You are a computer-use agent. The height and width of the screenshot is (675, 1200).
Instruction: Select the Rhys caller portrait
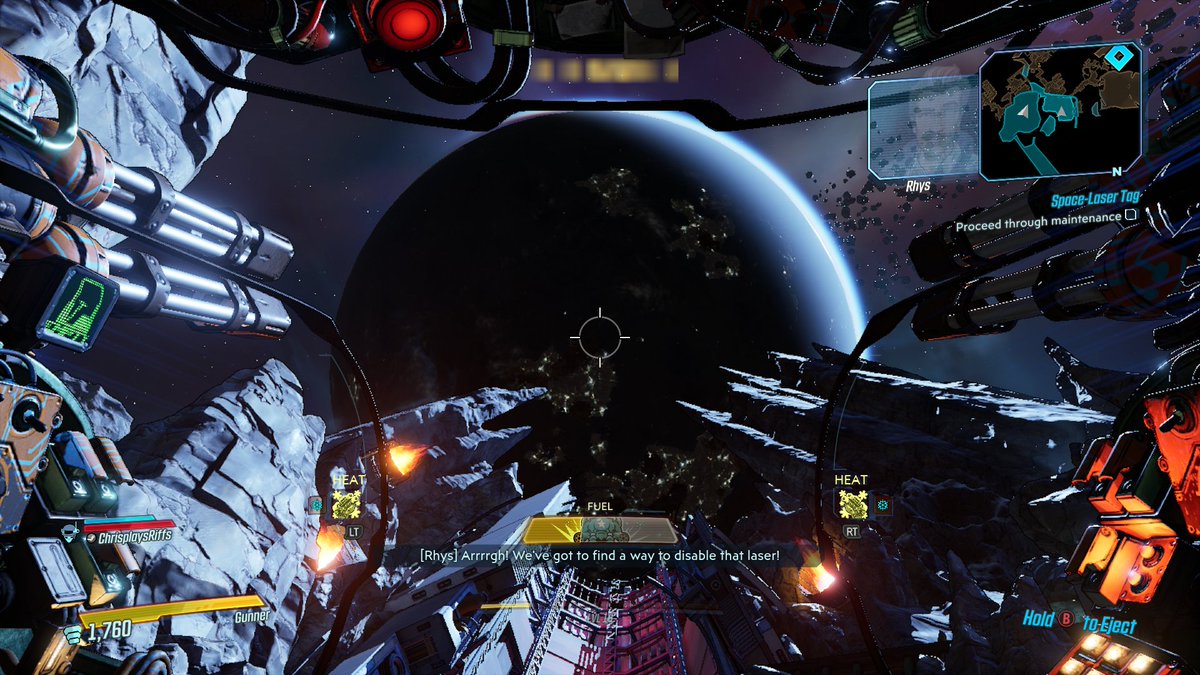coord(921,128)
